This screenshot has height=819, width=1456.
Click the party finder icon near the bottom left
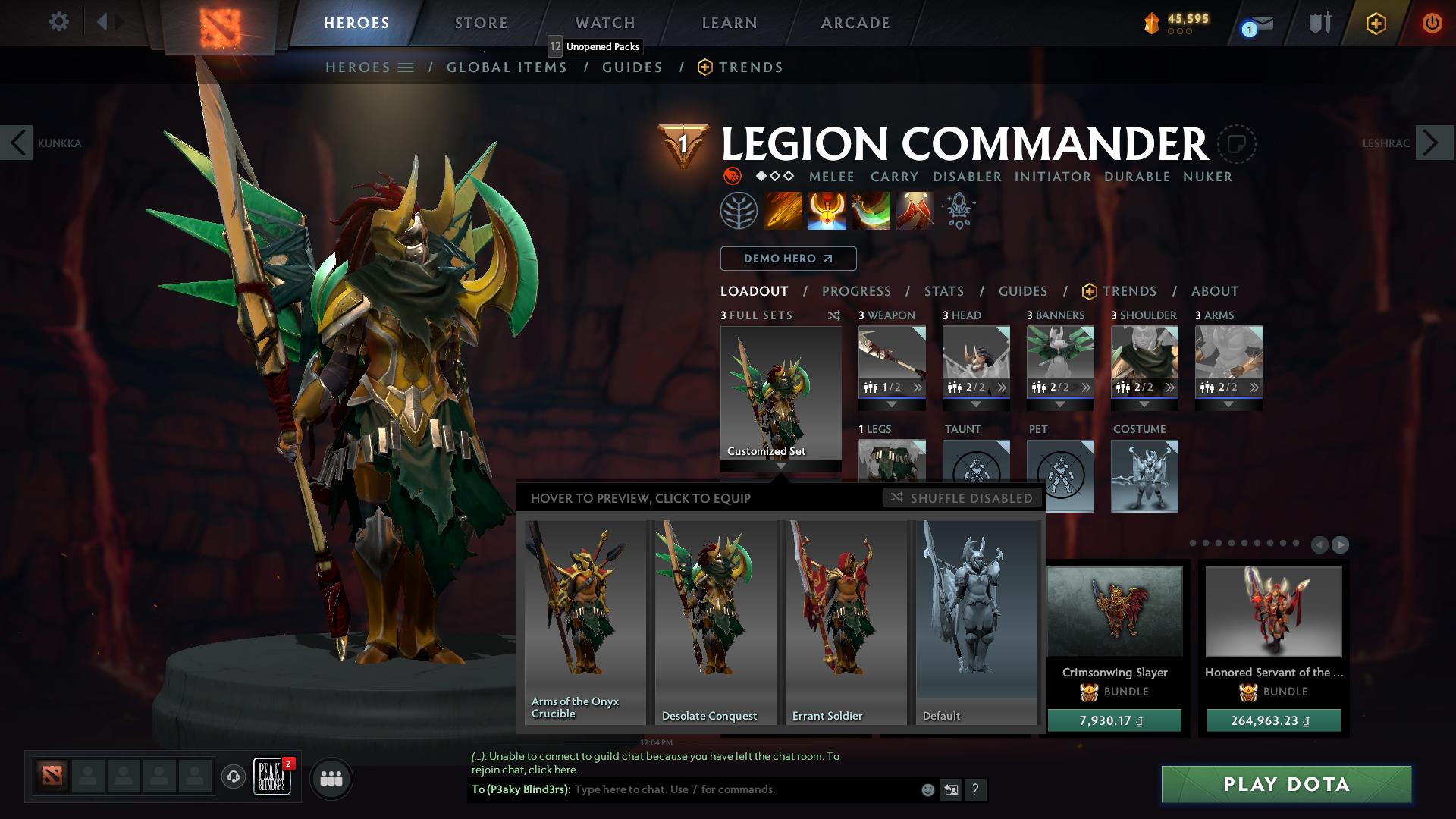point(331,778)
